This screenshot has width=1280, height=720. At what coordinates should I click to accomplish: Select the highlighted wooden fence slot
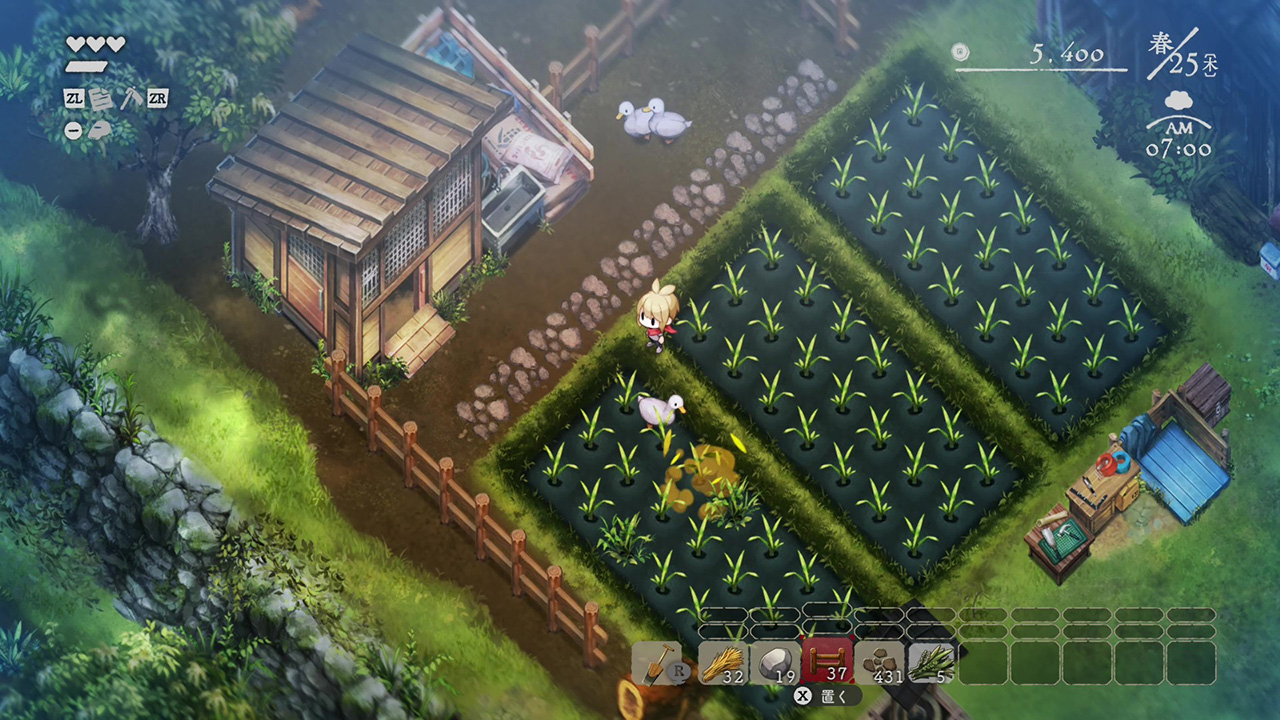pos(827,663)
